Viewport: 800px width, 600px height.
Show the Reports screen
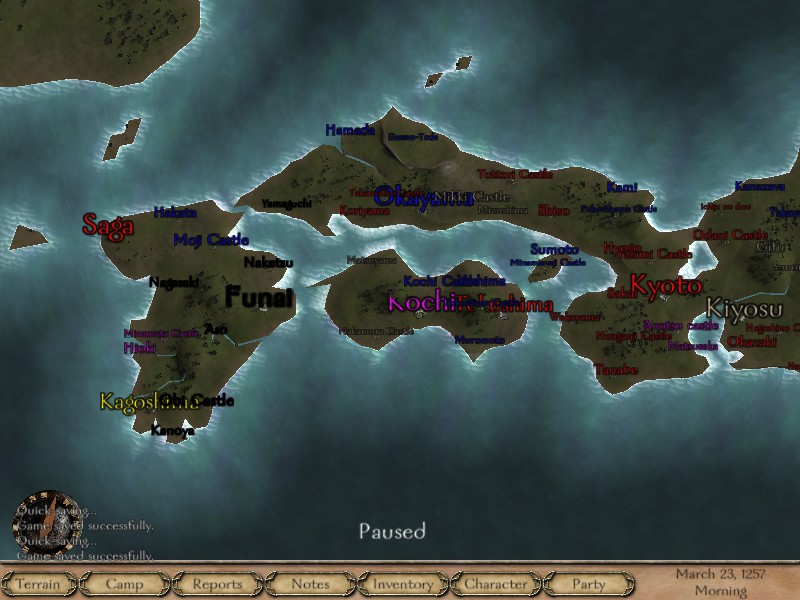[217, 584]
